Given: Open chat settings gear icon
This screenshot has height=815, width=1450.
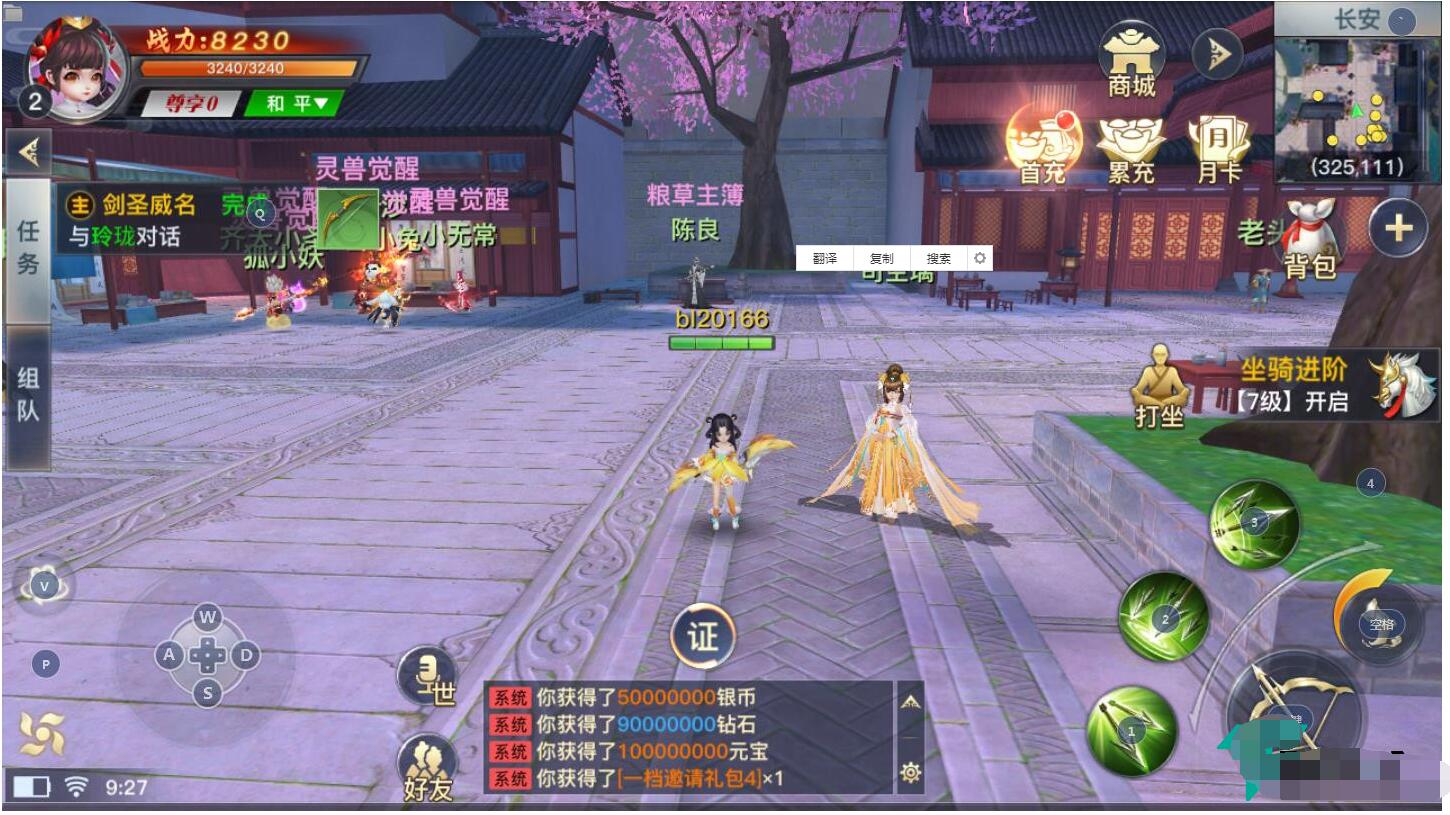Looking at the screenshot, I should (910, 772).
